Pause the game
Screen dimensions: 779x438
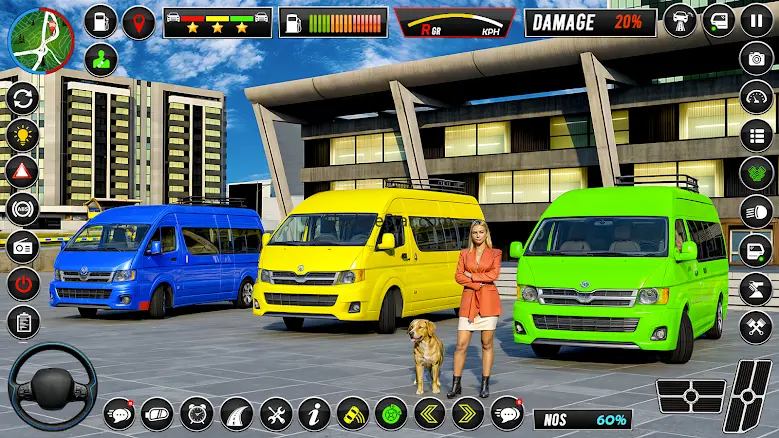pyautogui.click(x=757, y=20)
